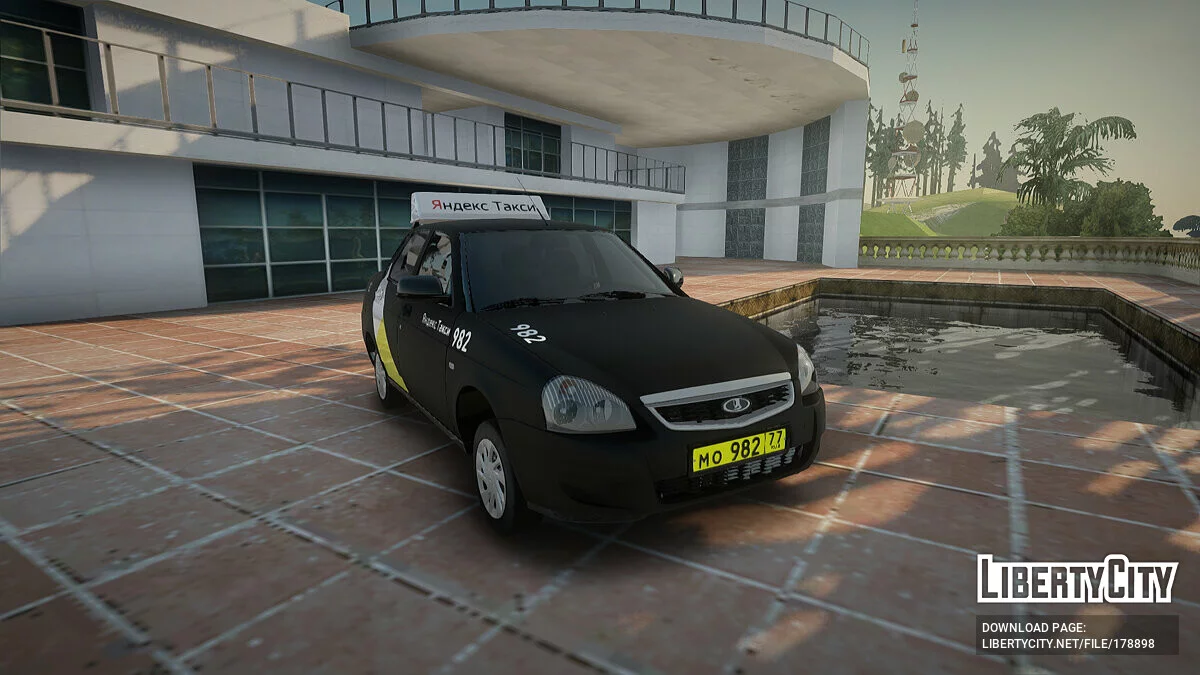Open the libertycity.net/file/178898 download link
This screenshot has height=675, width=1200.
pos(1068,643)
